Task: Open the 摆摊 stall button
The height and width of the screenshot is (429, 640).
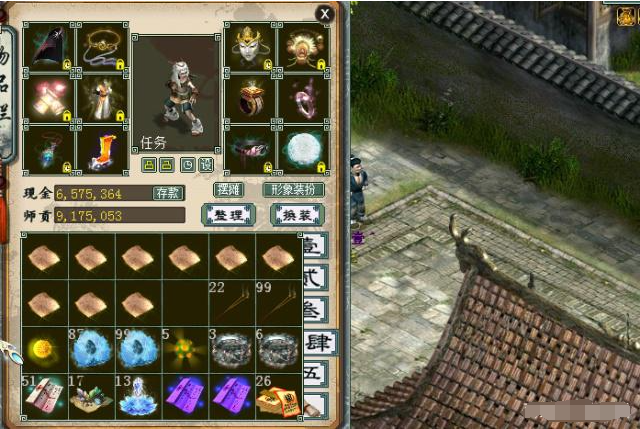Action: click(229, 189)
